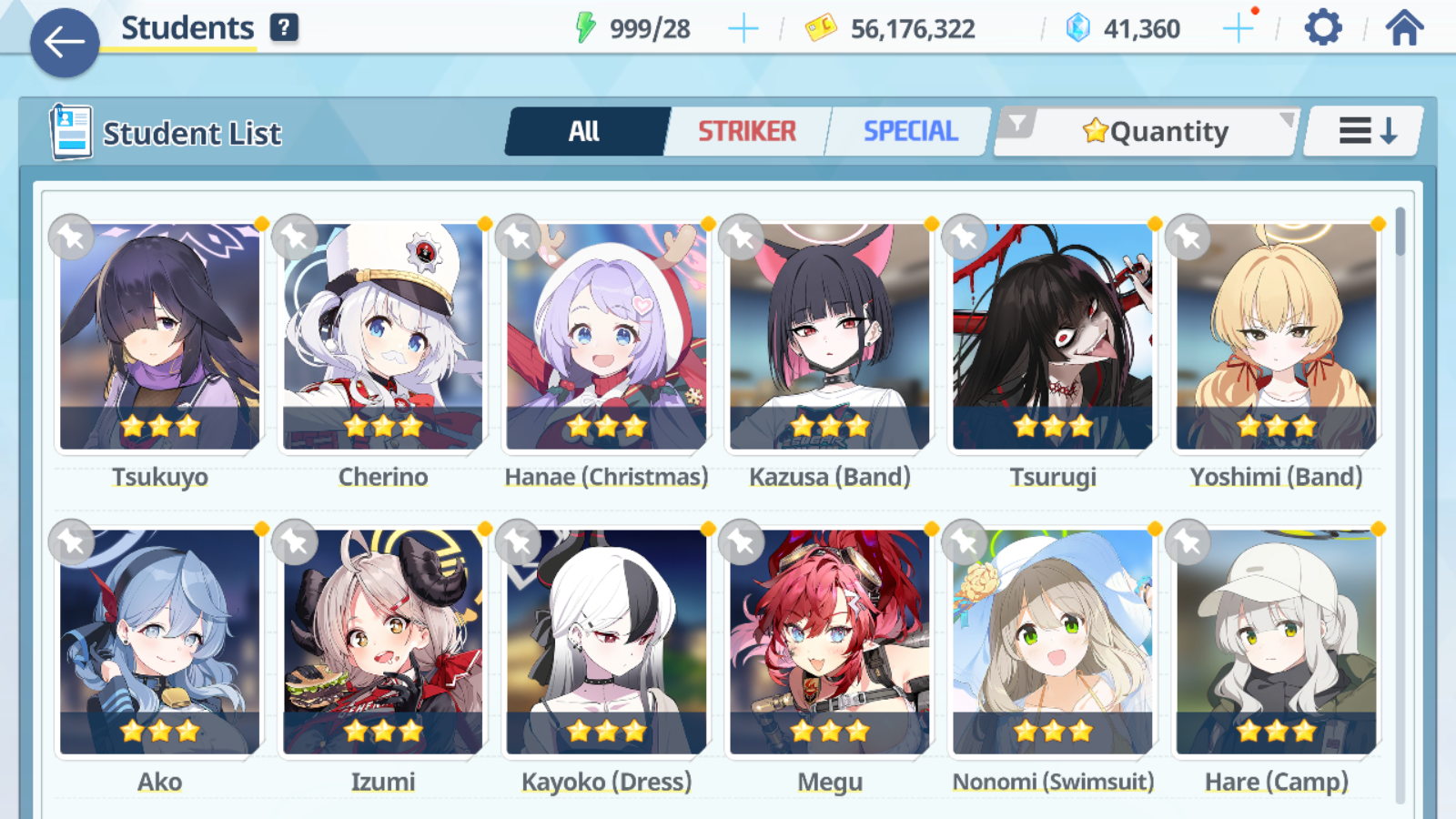This screenshot has height=819, width=1456.
Task: Select Izumi from the student list
Action: [383, 642]
